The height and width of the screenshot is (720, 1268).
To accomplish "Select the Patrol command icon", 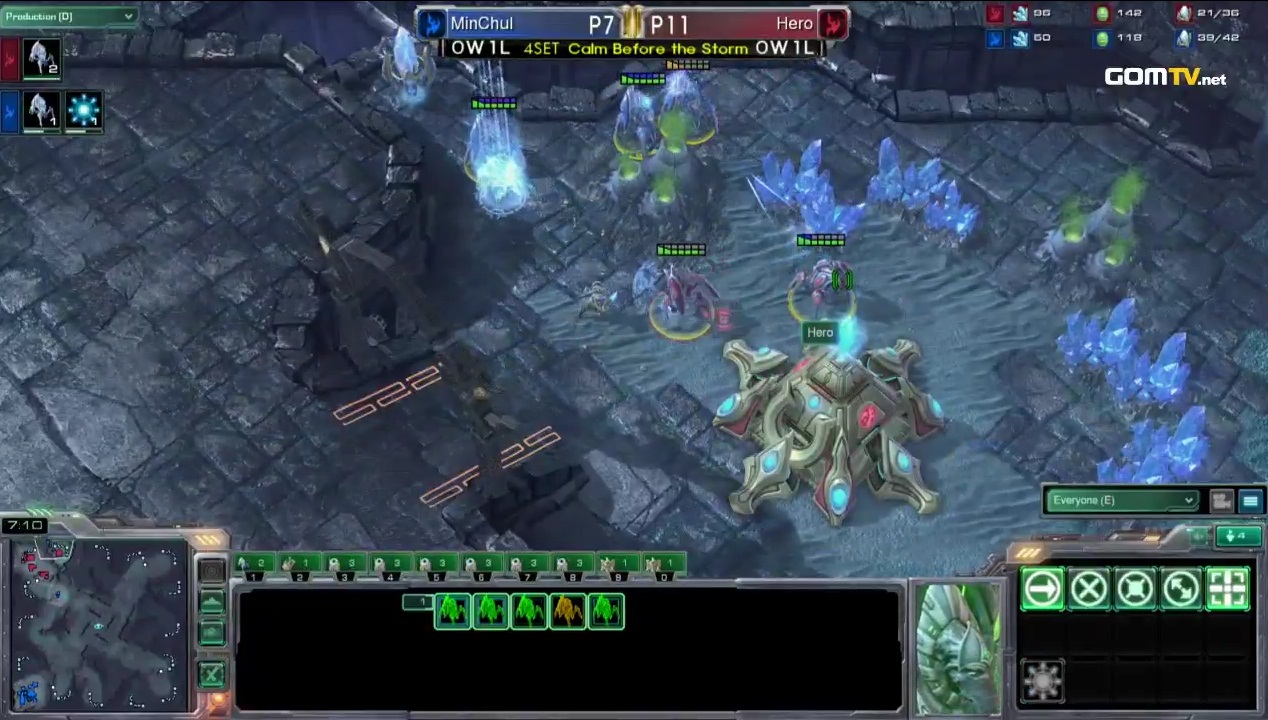I will point(1182,588).
